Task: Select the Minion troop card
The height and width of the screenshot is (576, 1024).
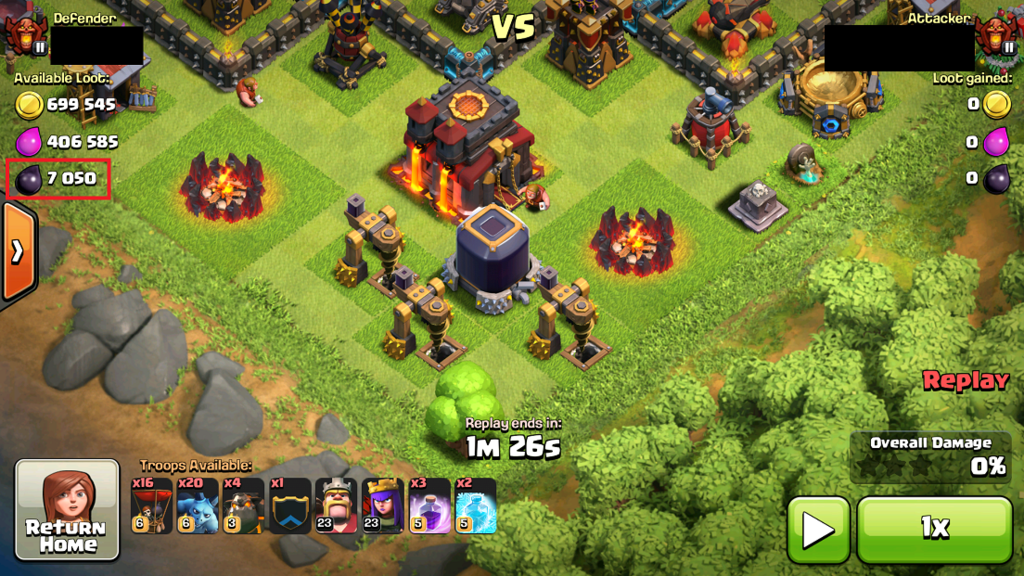Action: 198,505
